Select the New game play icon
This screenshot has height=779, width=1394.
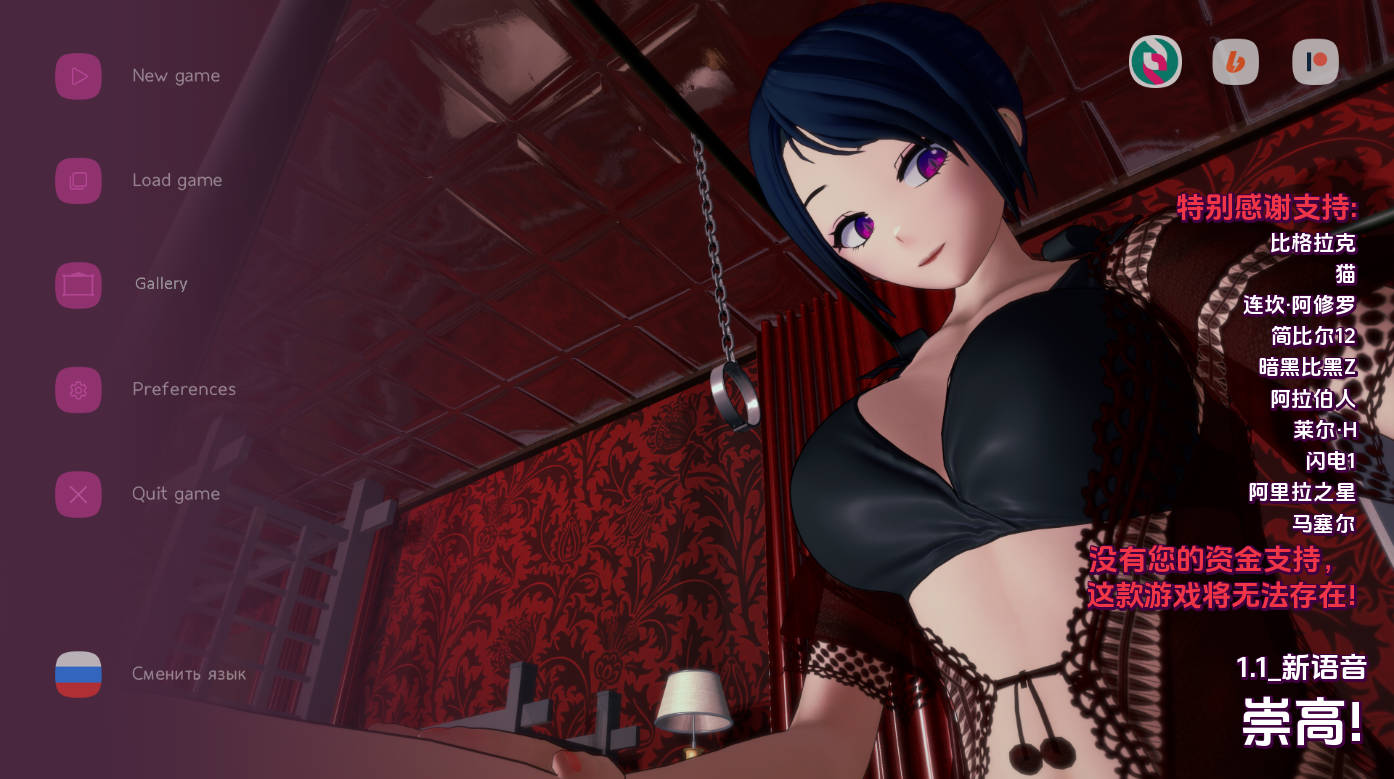(78, 75)
